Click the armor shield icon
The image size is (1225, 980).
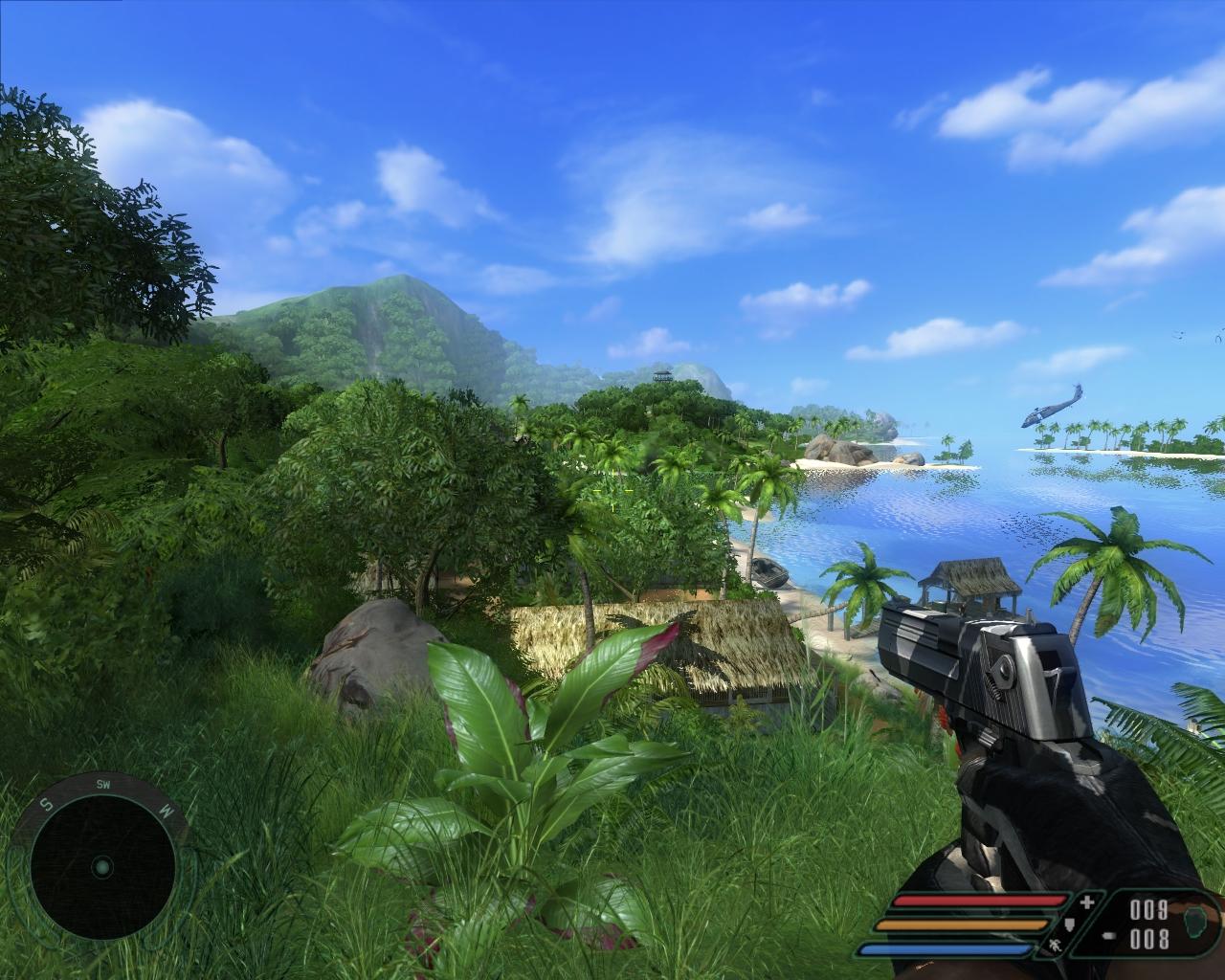click(x=1072, y=925)
